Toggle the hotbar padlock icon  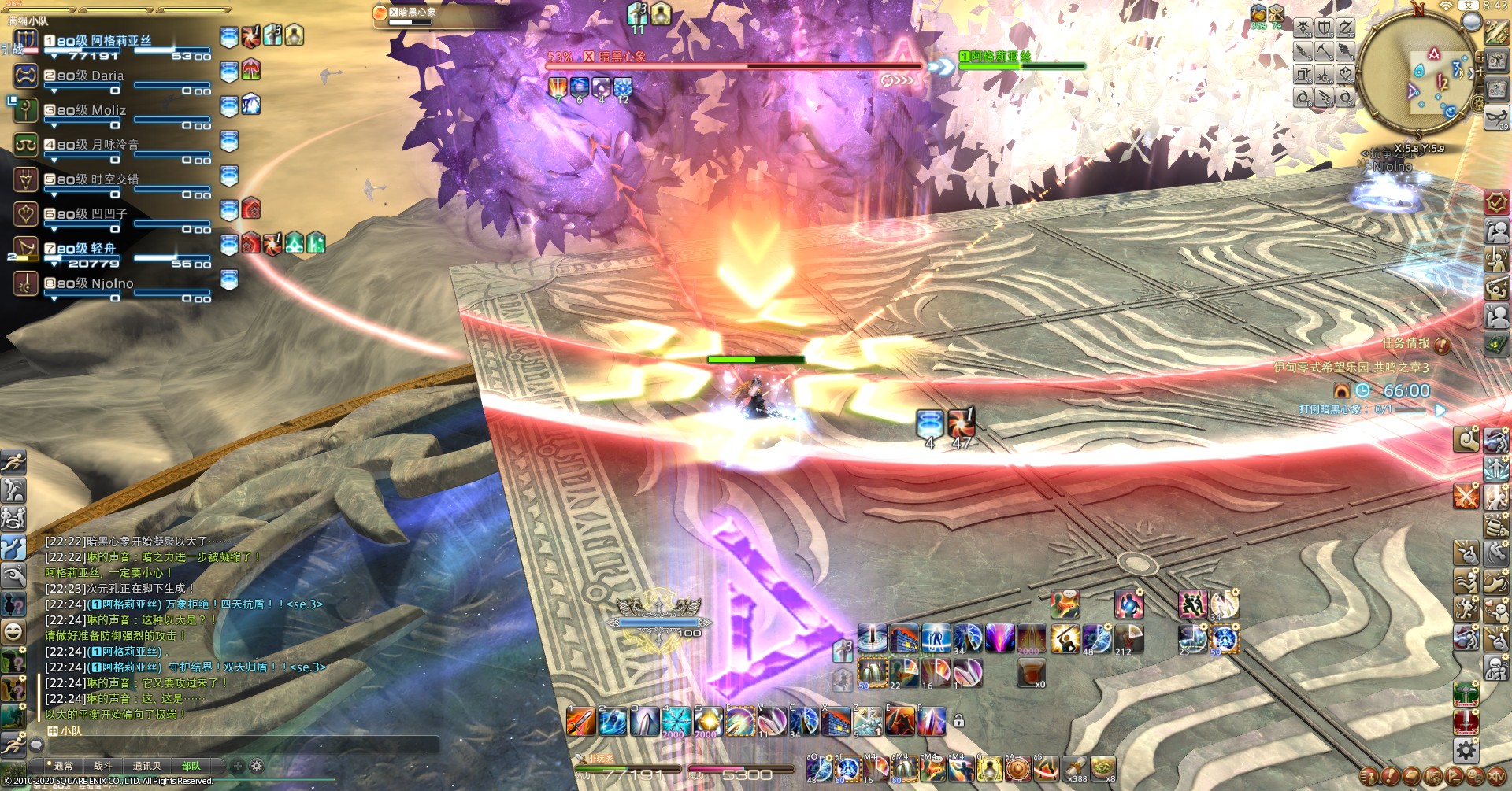coord(958,720)
